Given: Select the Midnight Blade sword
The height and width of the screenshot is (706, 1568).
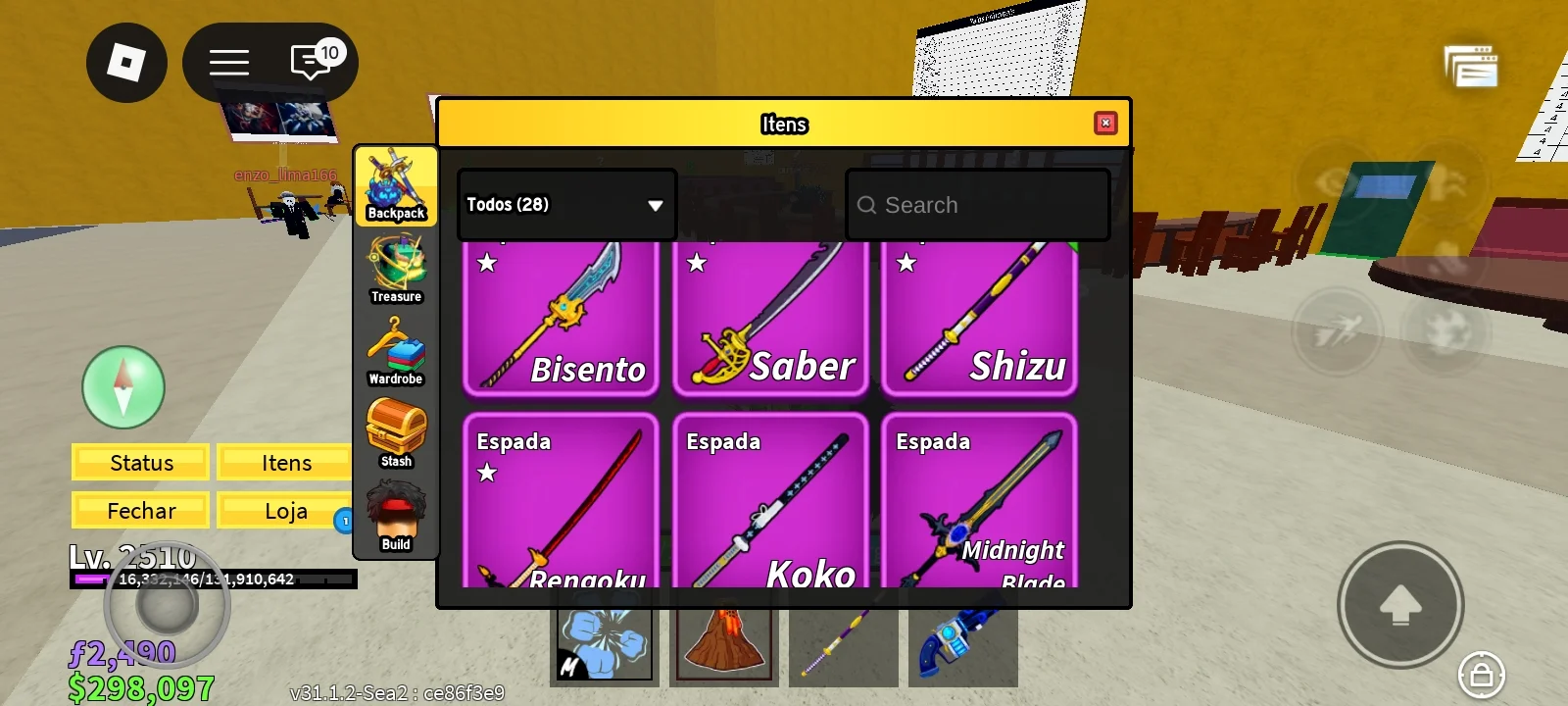Looking at the screenshot, I should coord(980,502).
